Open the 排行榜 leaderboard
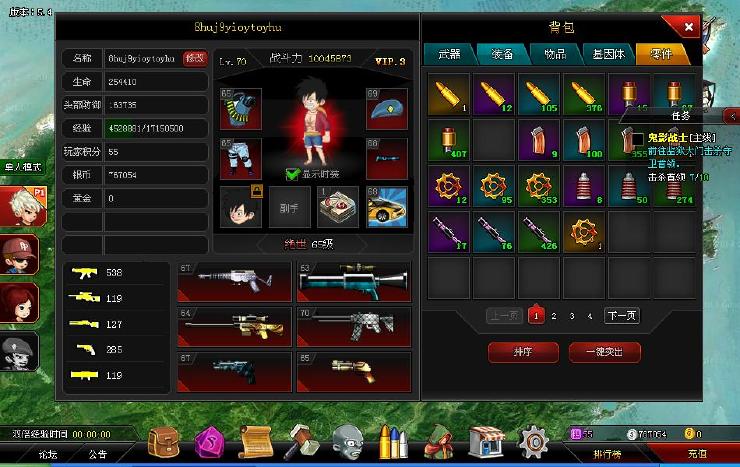Viewport: 740px width, 467px height. pos(608,454)
